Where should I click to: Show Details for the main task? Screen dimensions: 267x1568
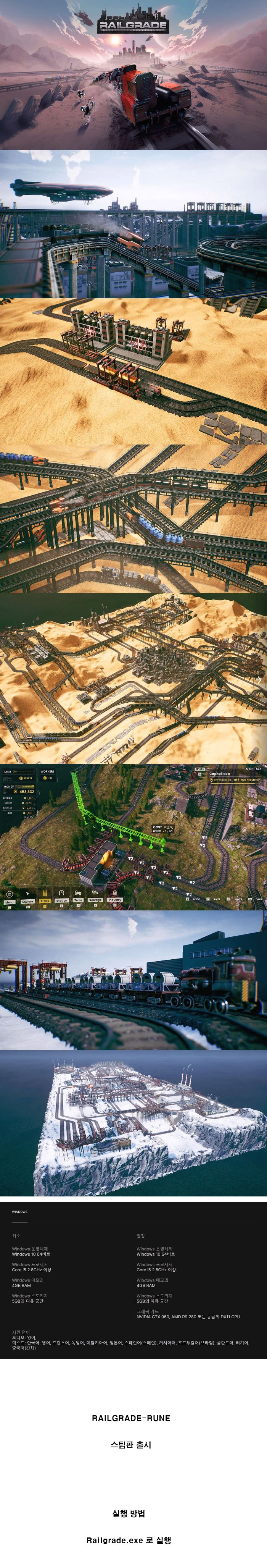tap(199, 769)
